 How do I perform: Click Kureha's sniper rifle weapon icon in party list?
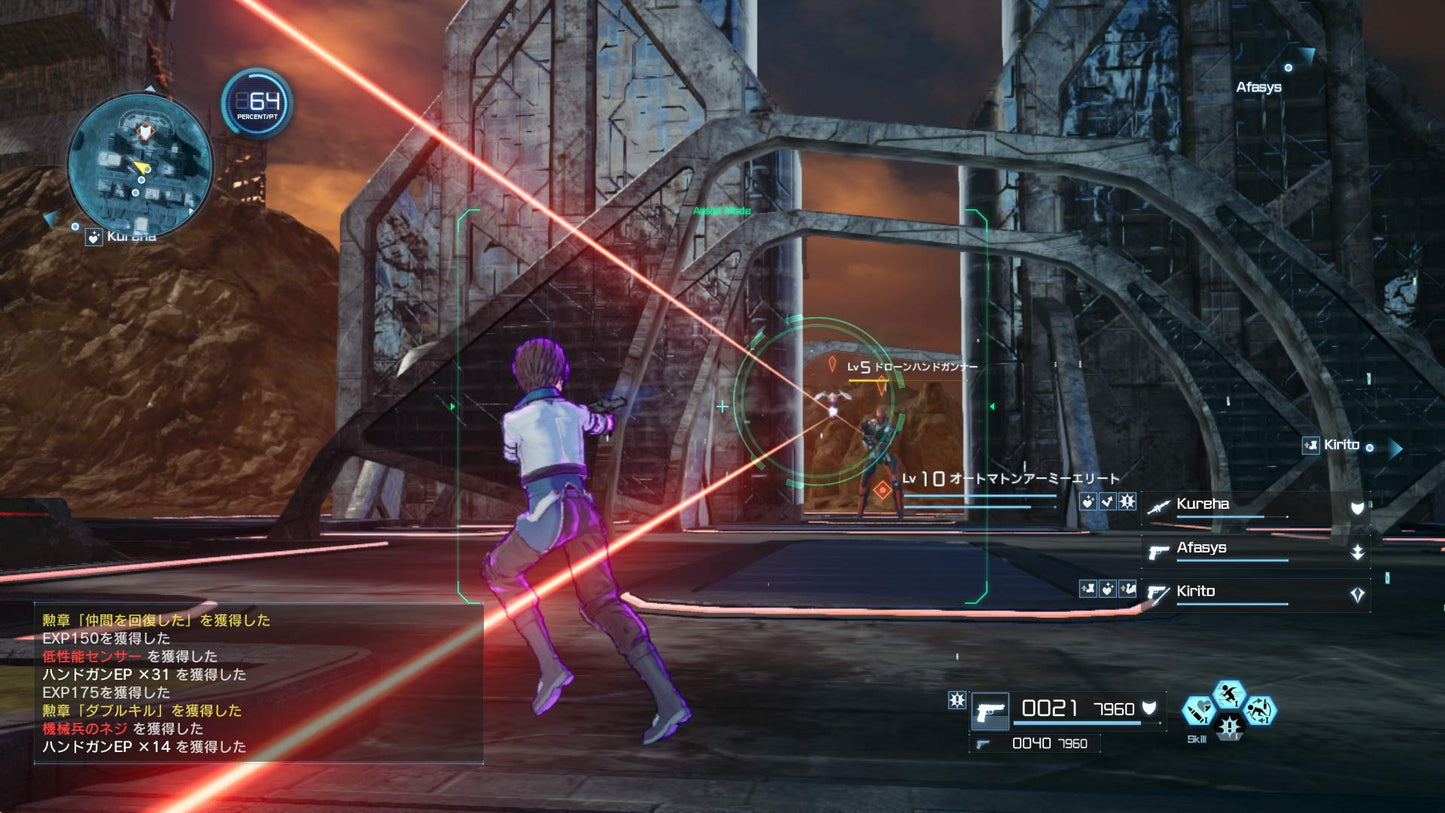pyautogui.click(x=1157, y=507)
